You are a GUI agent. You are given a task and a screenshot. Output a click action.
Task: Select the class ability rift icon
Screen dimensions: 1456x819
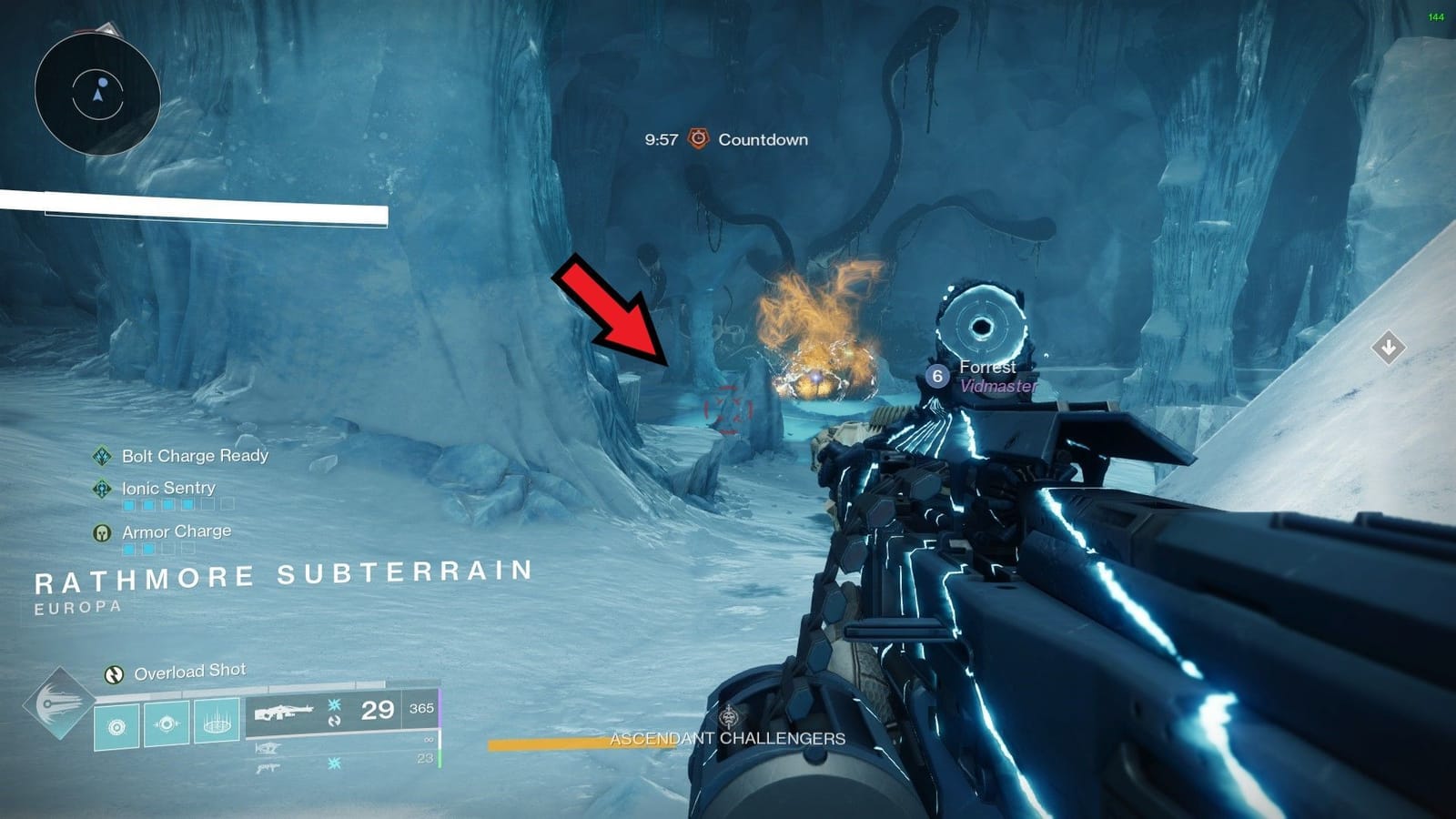pos(116,723)
